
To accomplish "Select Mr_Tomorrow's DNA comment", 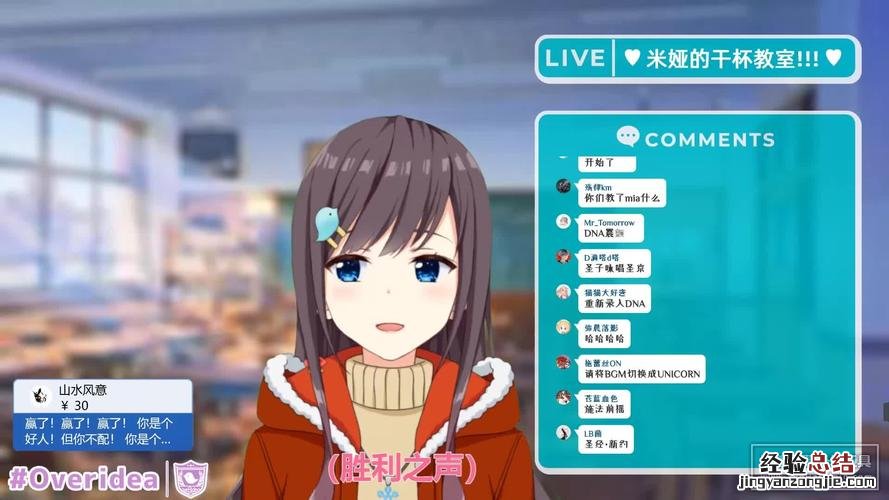I will pyautogui.click(x=612, y=228).
